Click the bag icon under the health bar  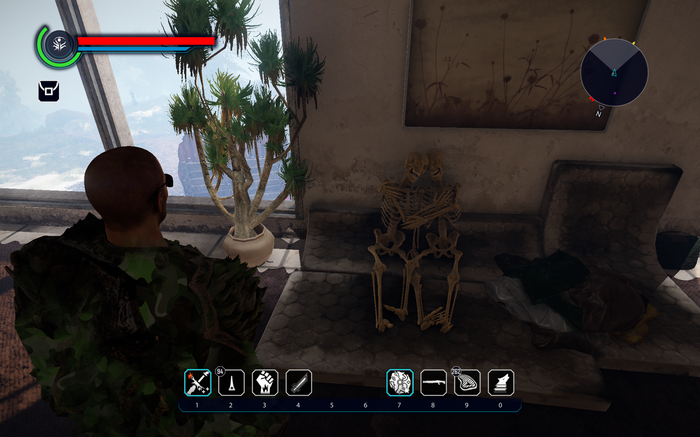[x=48, y=91]
